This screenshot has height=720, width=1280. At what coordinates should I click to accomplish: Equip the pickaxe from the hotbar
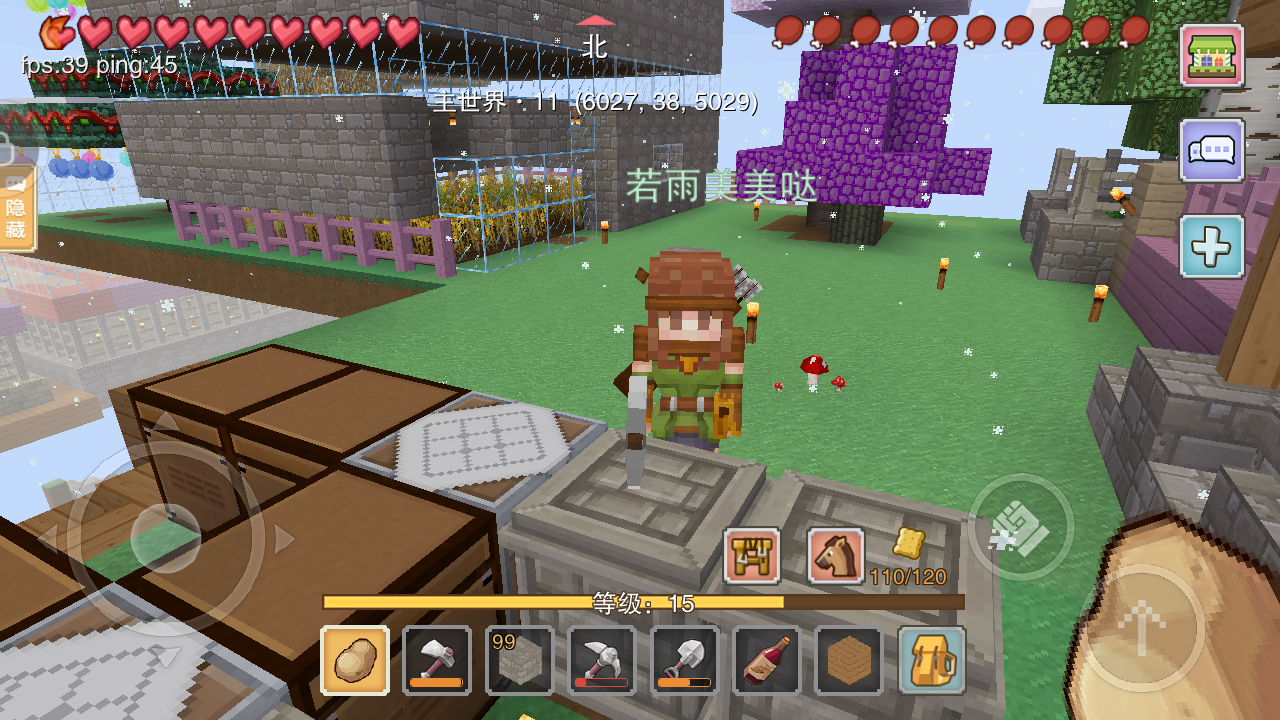pyautogui.click(x=601, y=660)
